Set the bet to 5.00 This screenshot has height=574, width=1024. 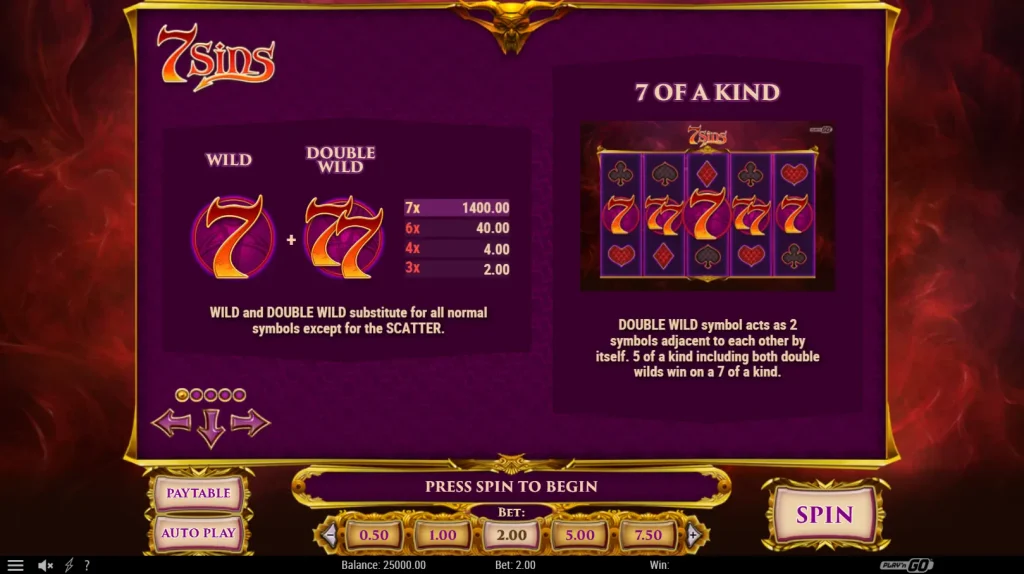pos(580,535)
